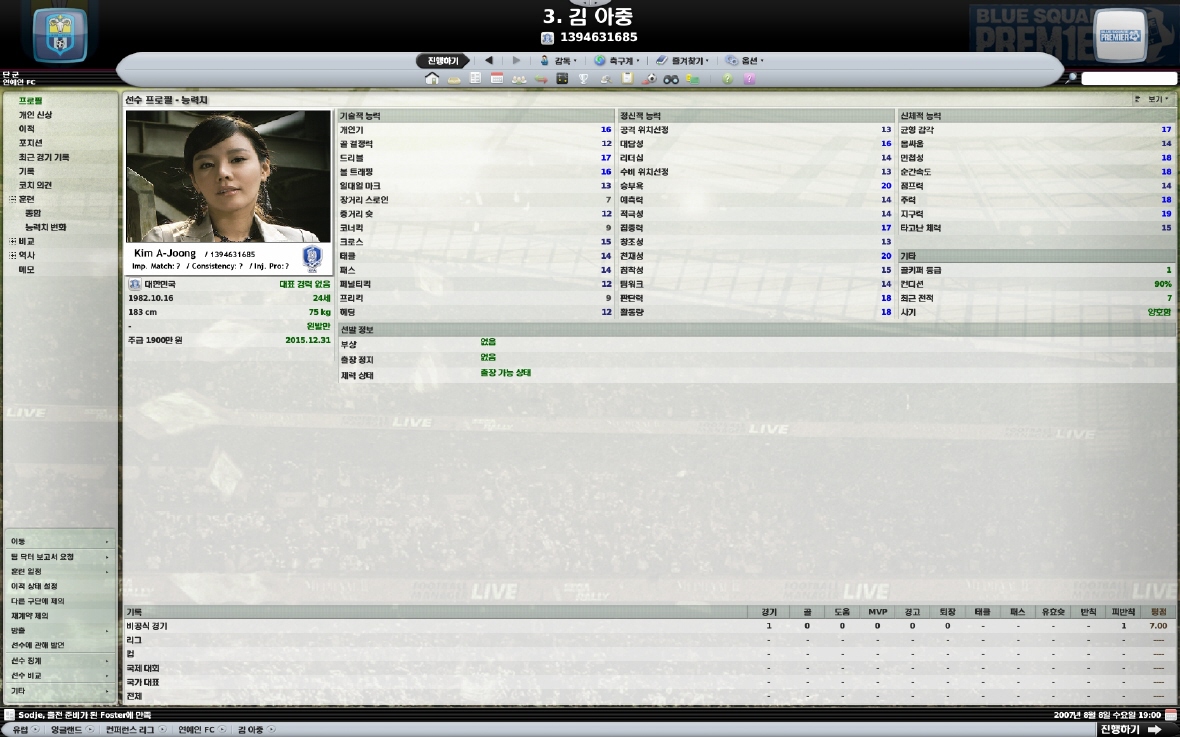Select 개인 신상 in the sidebar

click(35, 115)
